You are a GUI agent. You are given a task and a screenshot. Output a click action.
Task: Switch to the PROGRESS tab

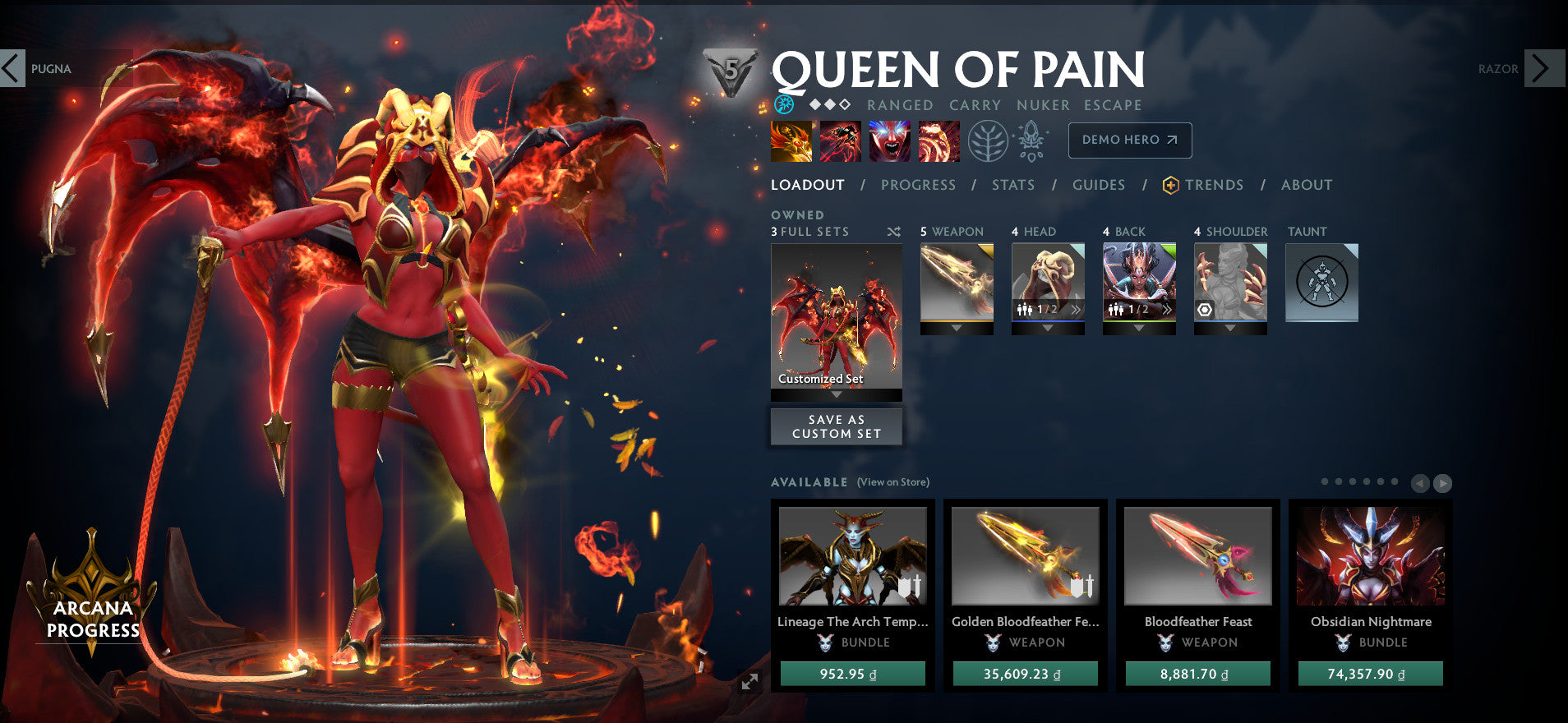pos(918,185)
